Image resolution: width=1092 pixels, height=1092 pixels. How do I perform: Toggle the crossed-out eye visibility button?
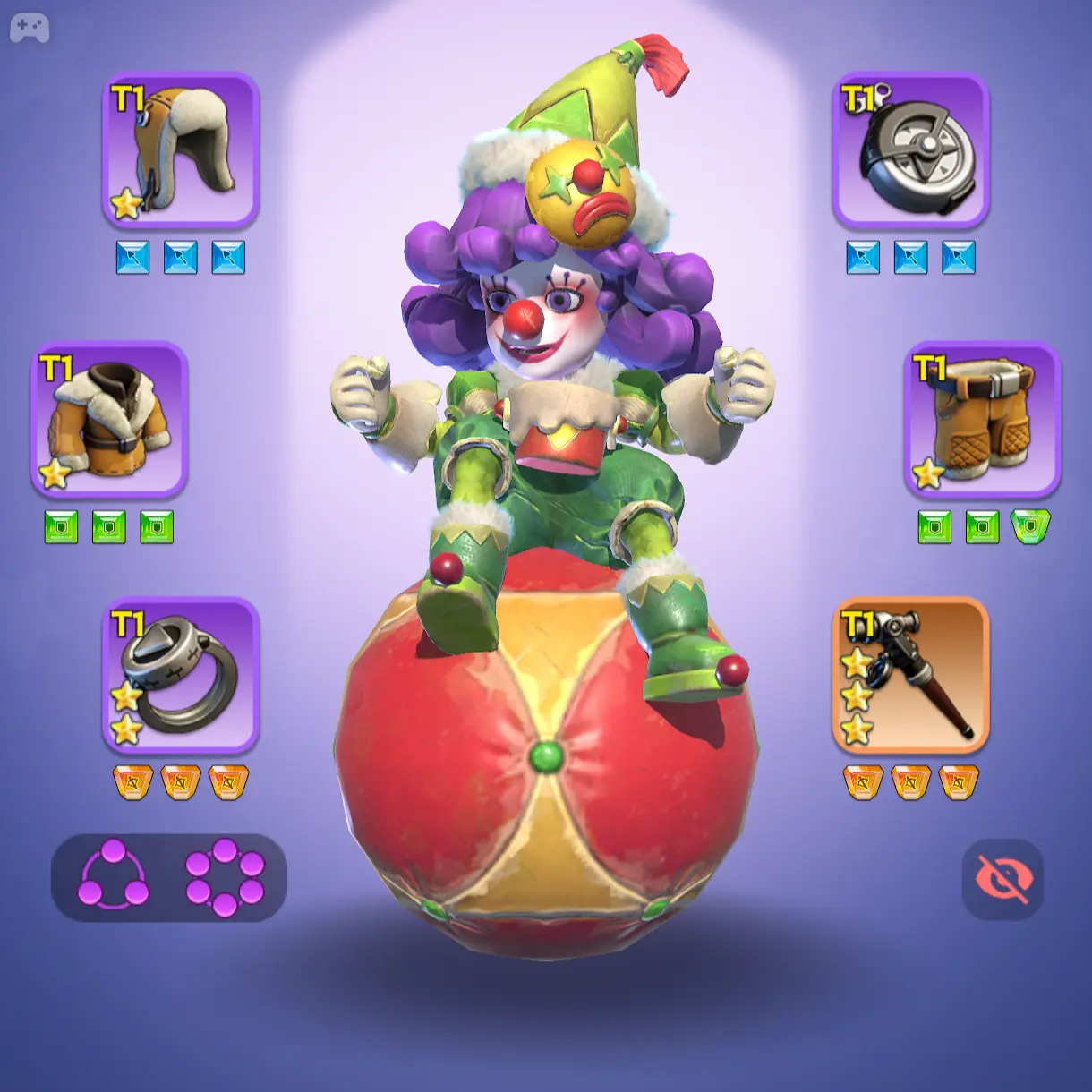tap(1002, 879)
